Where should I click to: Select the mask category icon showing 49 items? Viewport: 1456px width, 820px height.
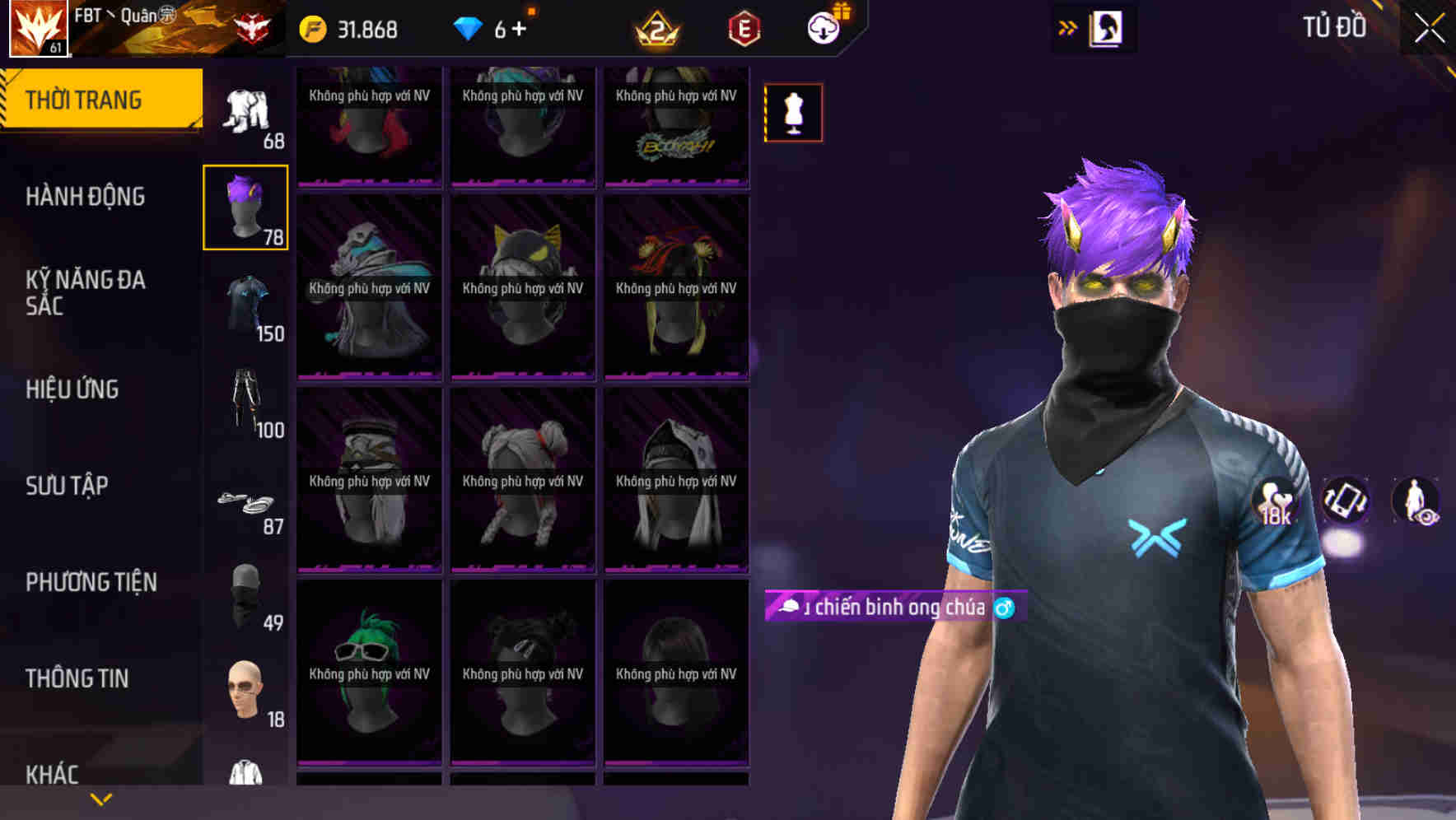point(243,597)
